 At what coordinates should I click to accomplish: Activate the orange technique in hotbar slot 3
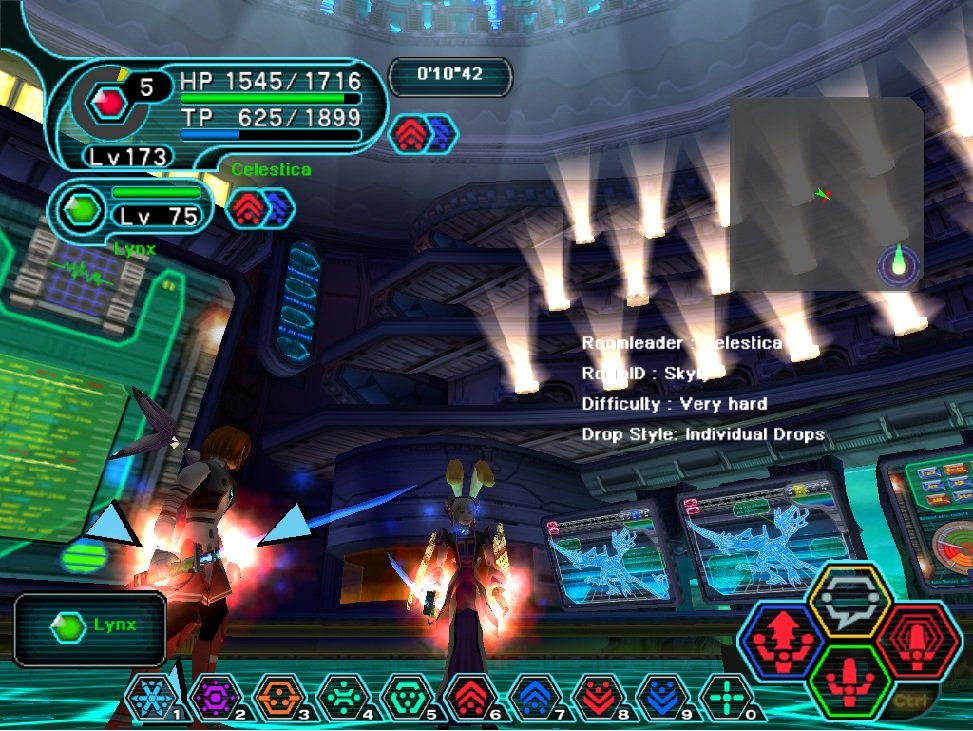(280, 697)
